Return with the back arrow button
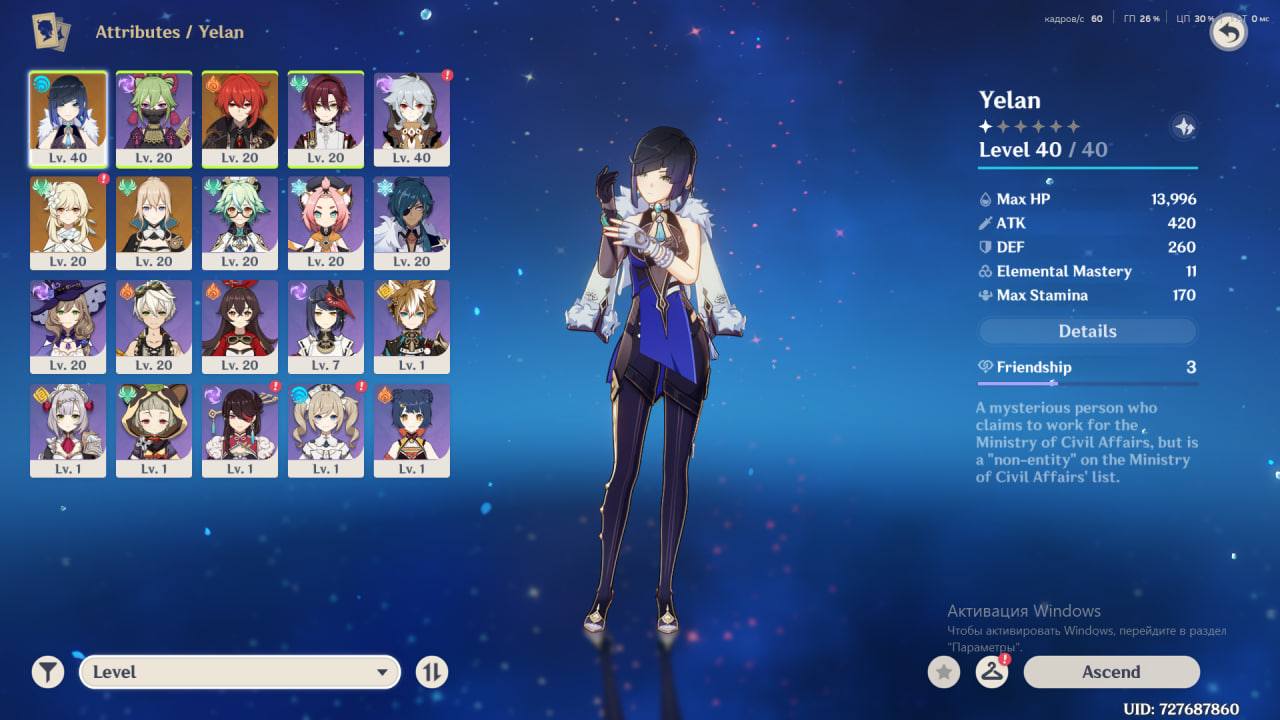1280x720 pixels. pyautogui.click(x=1228, y=33)
